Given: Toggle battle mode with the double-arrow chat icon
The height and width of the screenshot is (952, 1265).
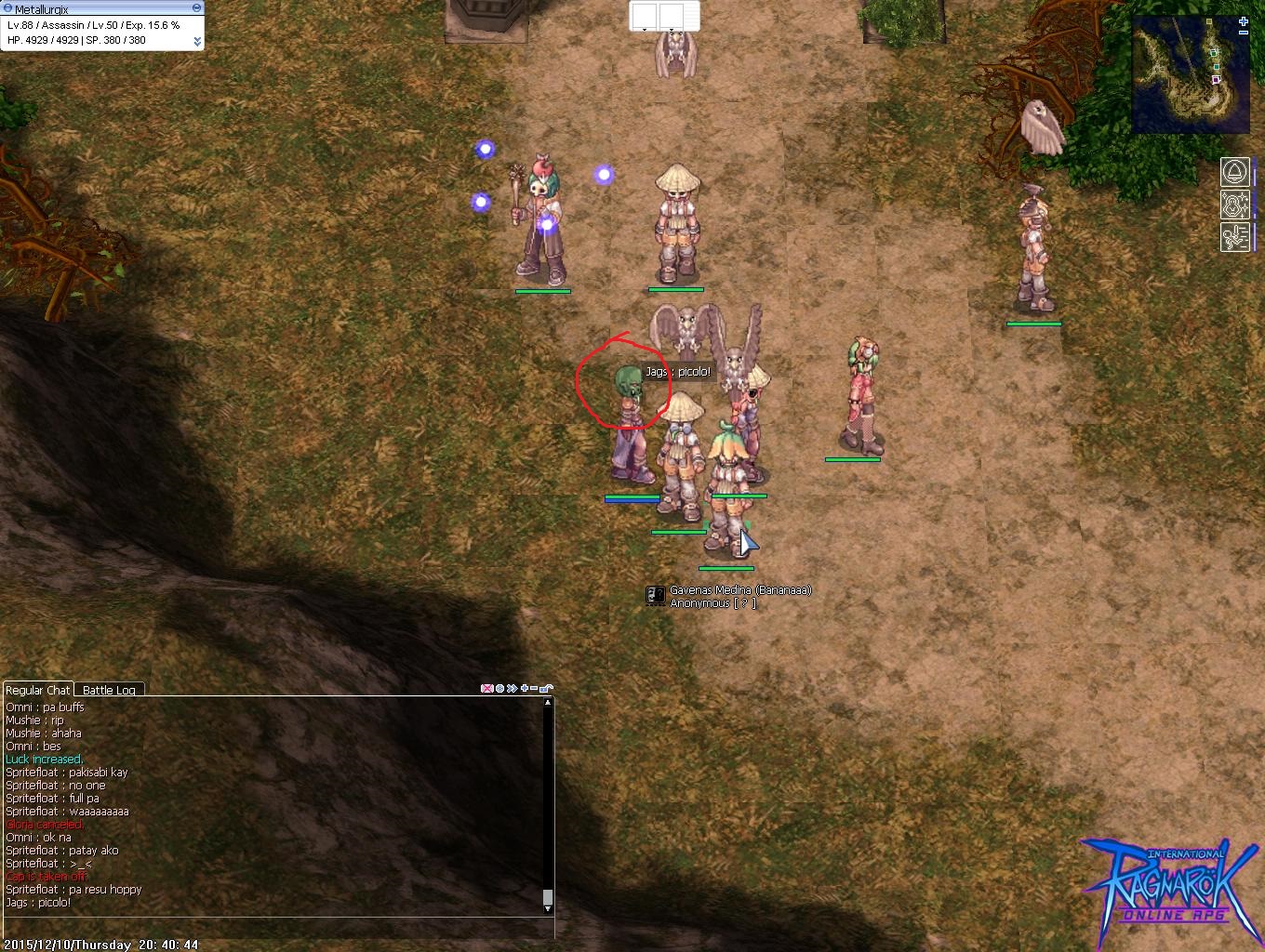Looking at the screenshot, I should [511, 688].
